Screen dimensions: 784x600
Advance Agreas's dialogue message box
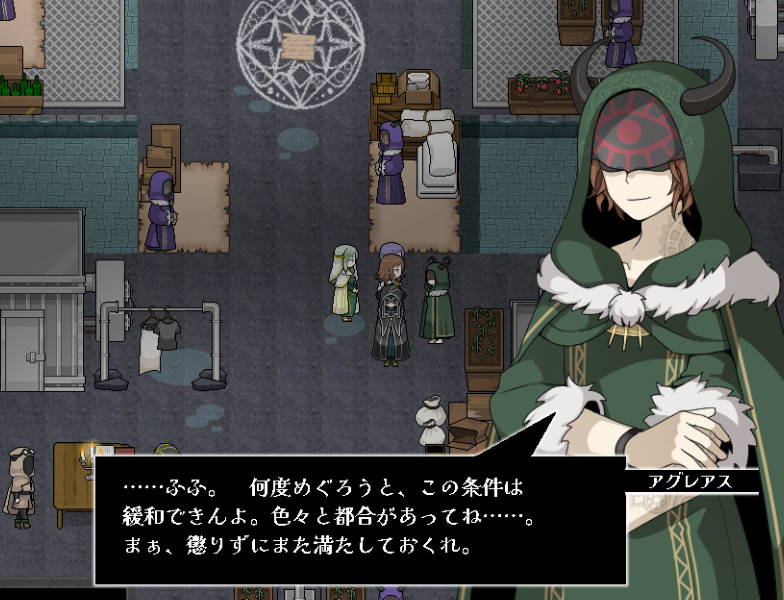(x=360, y=518)
